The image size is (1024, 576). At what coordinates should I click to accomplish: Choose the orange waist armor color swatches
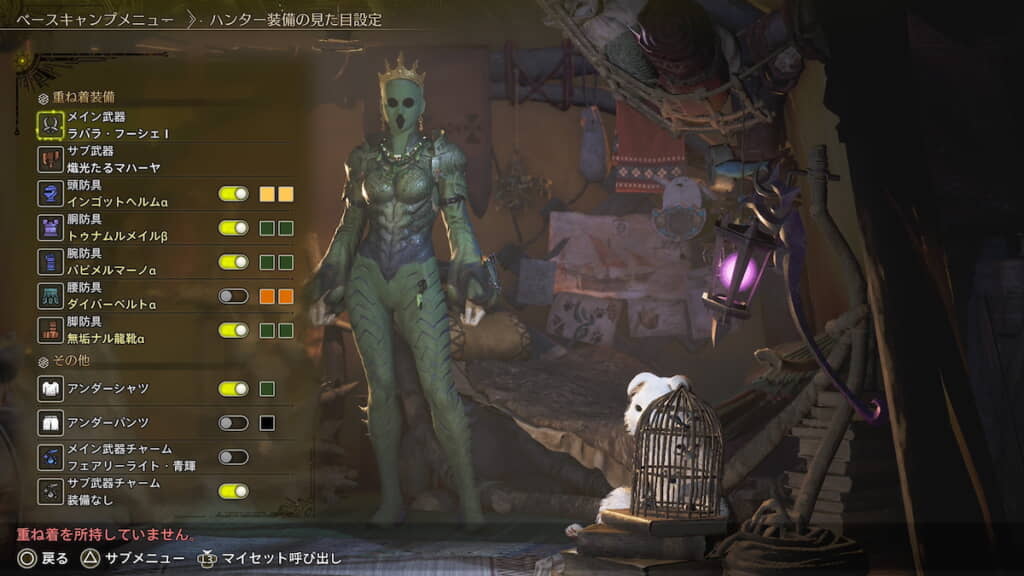click(x=277, y=296)
